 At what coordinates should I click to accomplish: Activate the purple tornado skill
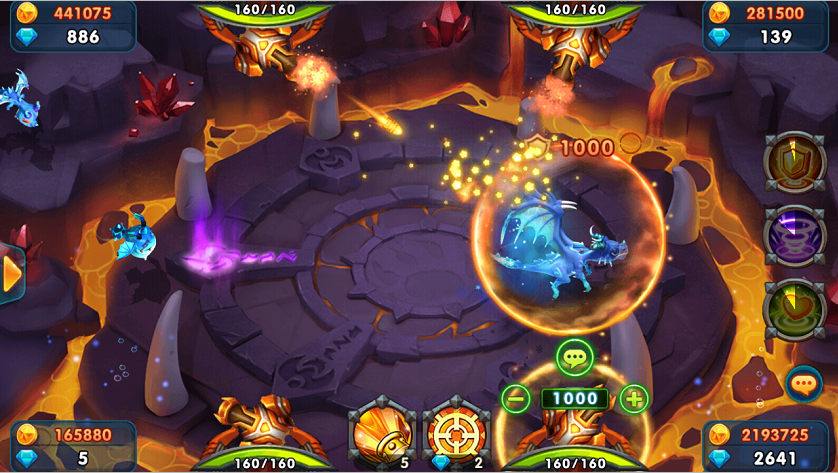794,235
